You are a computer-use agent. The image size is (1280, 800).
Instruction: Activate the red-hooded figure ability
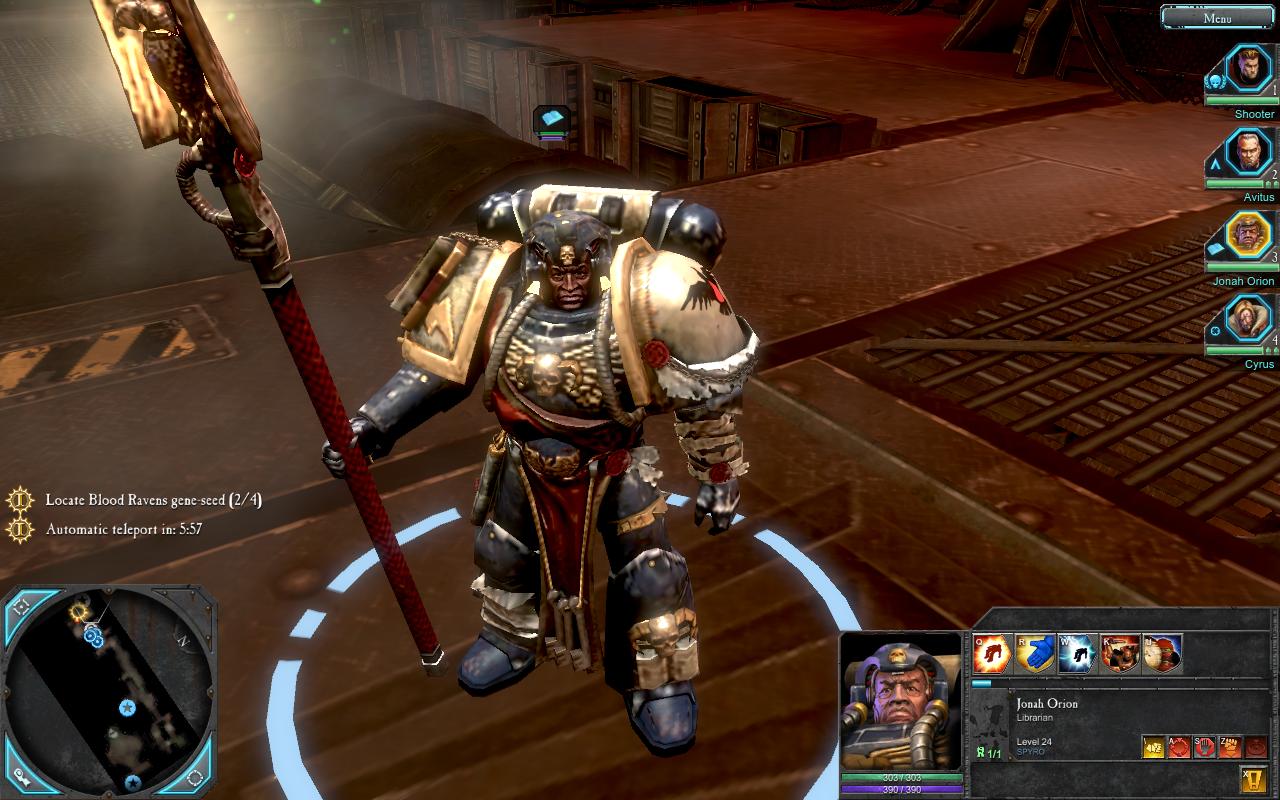[1162, 654]
